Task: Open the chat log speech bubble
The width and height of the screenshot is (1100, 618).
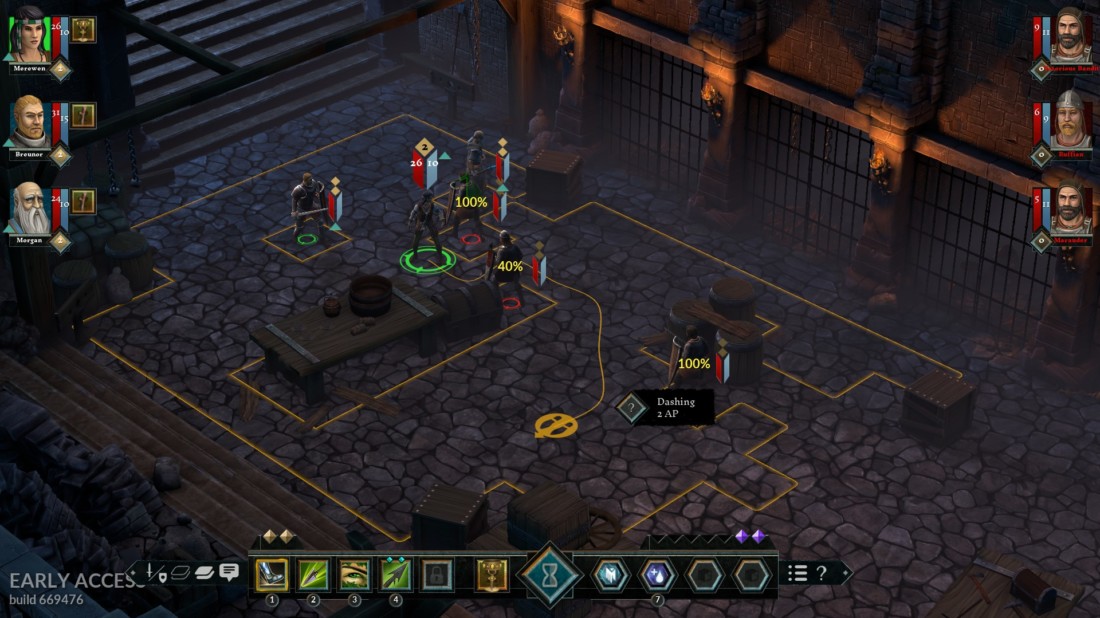Action: point(229,573)
